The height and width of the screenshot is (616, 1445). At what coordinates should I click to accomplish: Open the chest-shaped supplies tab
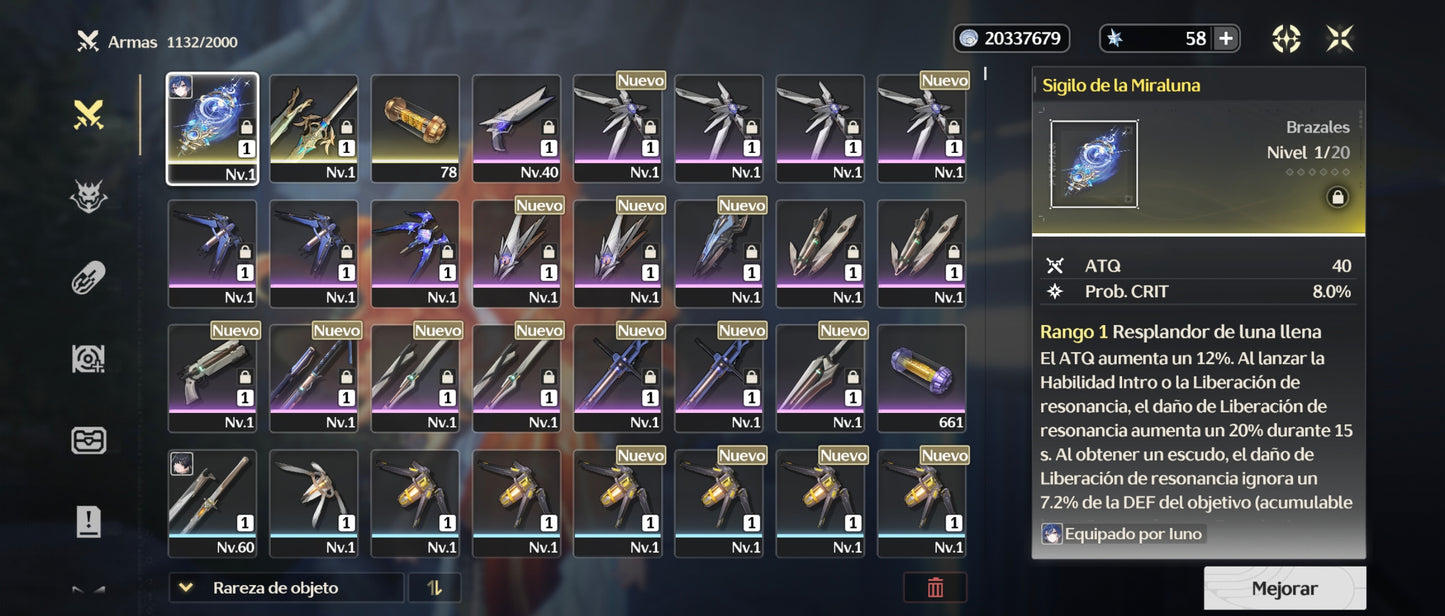[89, 440]
